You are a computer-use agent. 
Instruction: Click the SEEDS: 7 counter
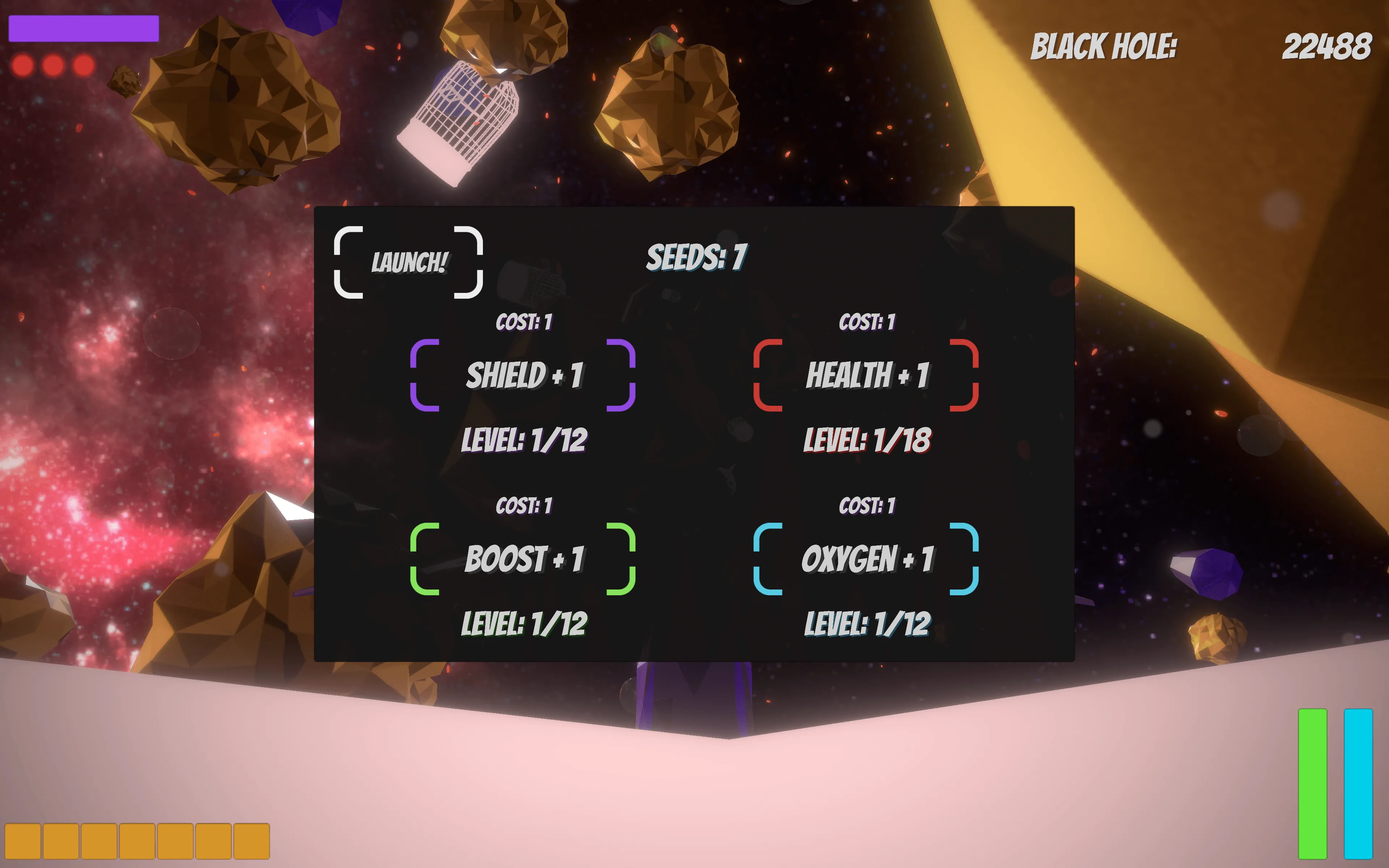(698, 257)
